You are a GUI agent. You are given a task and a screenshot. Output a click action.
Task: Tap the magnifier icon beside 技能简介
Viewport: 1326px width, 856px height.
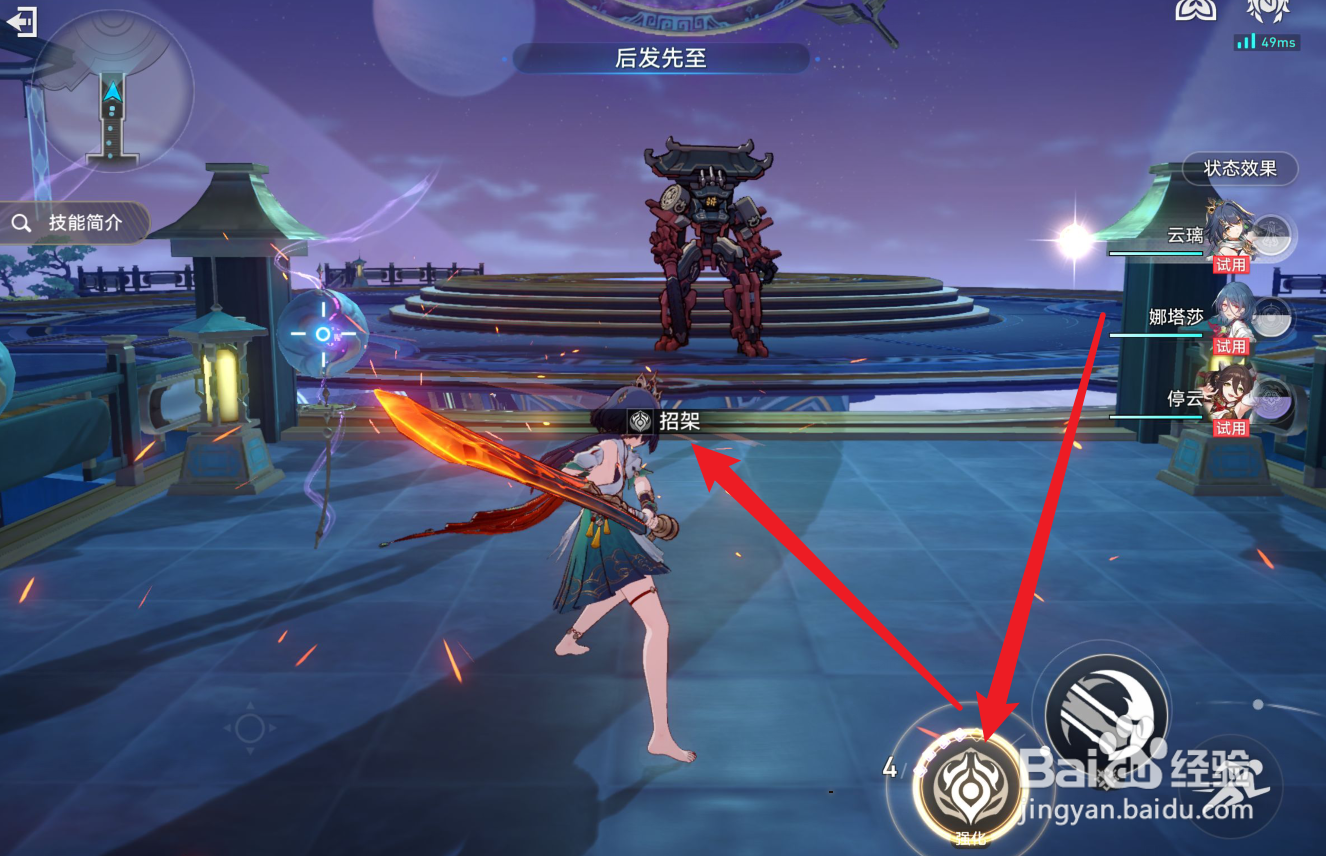click(22, 224)
